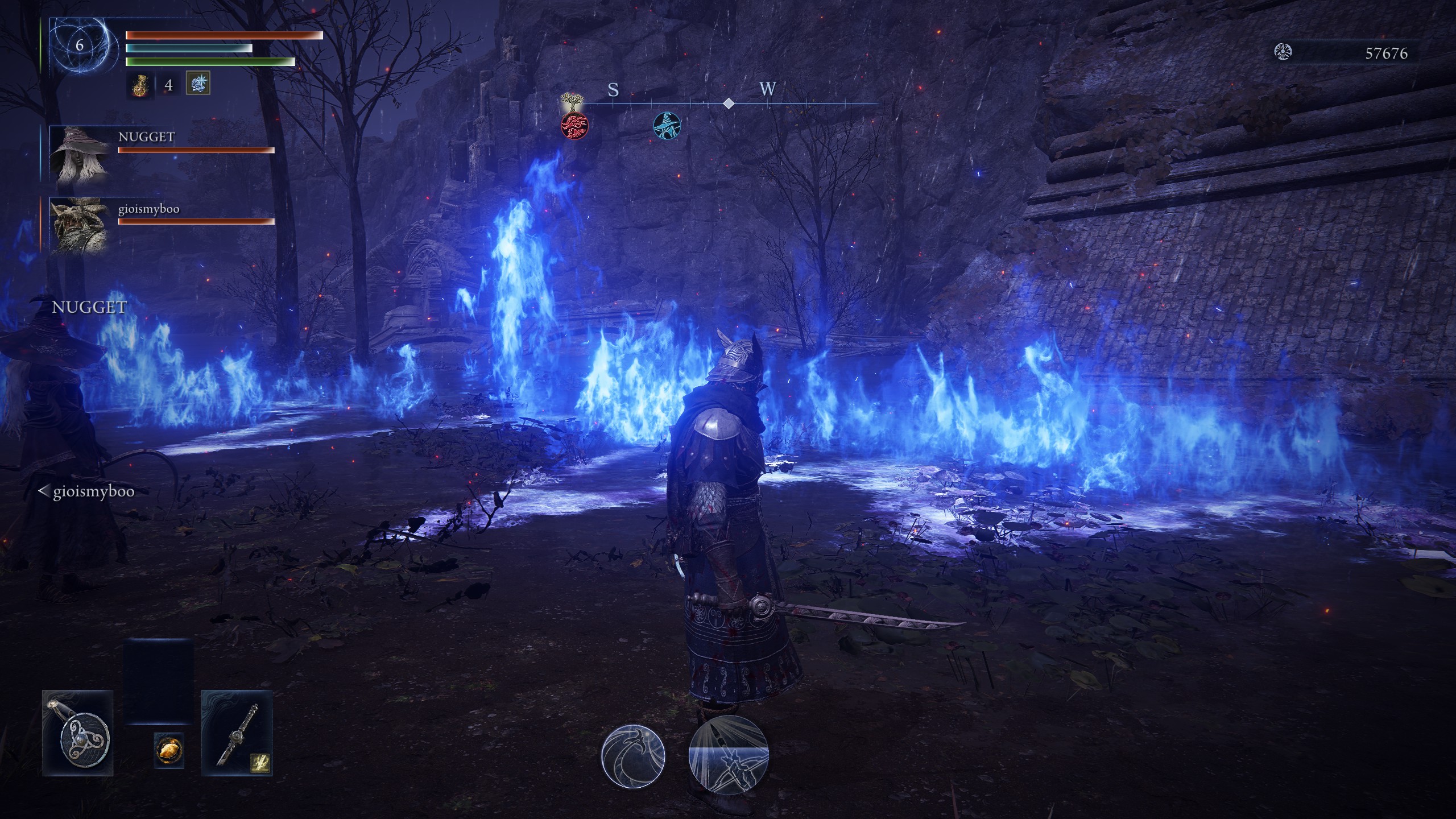1456x819 pixels.
Task: Use the golden nugget quick item
Action: point(169,750)
